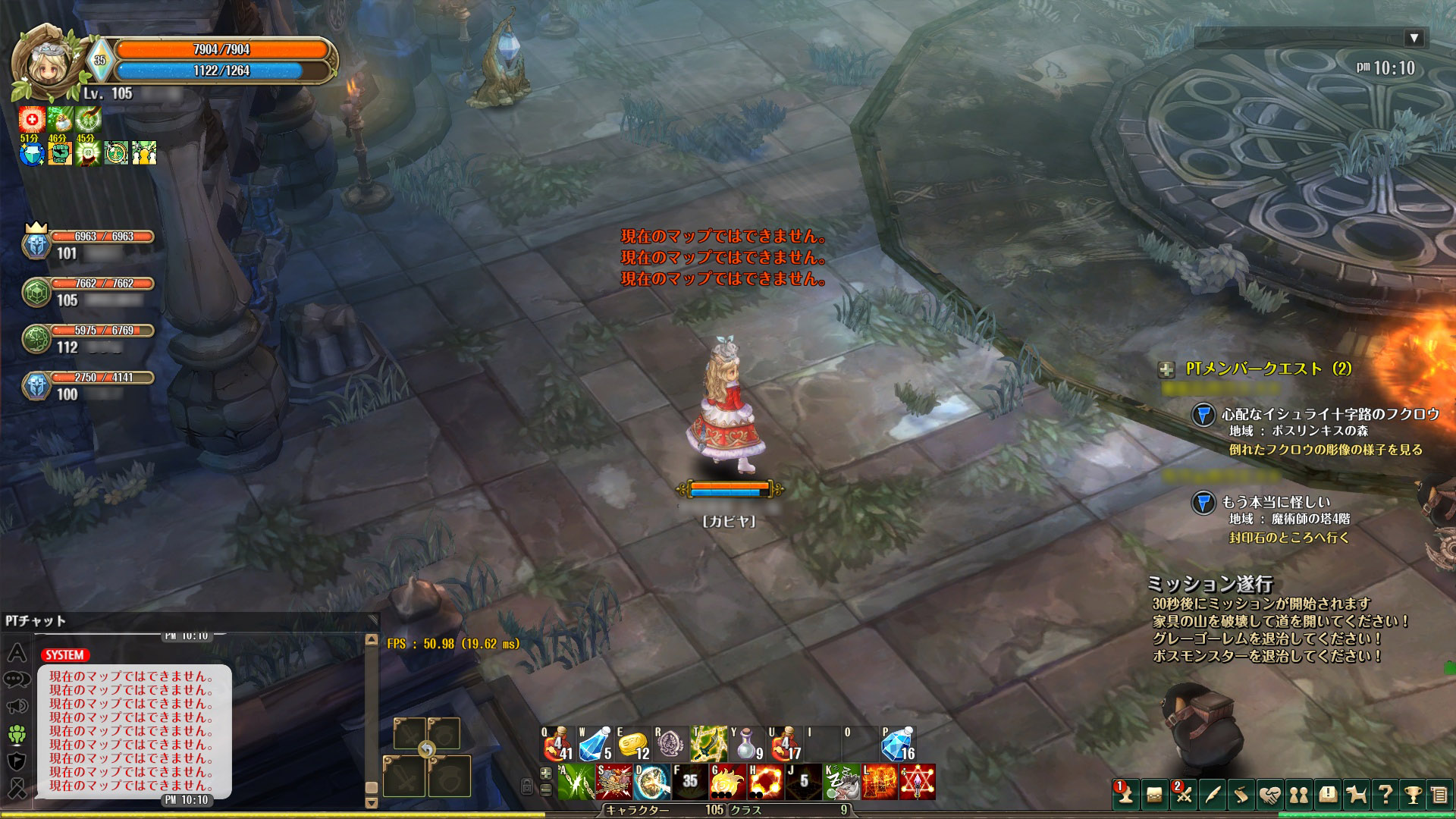The image size is (1456, 819).
Task: Toggle the hotbar lock icon
Action: pos(527,786)
